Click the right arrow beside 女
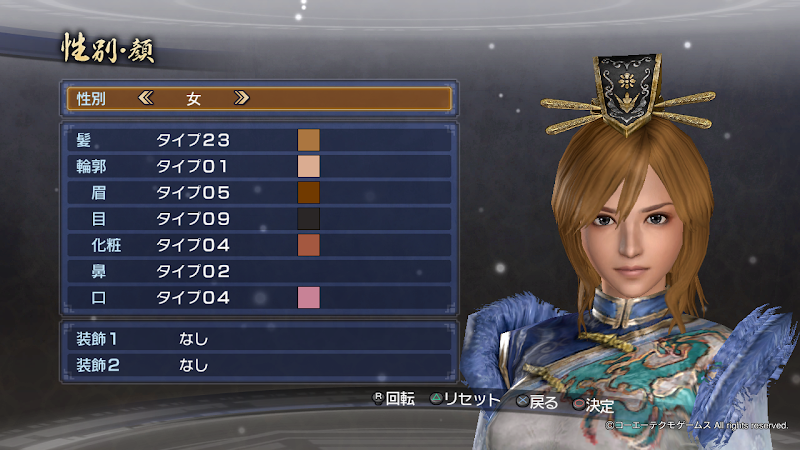 (x=240, y=98)
